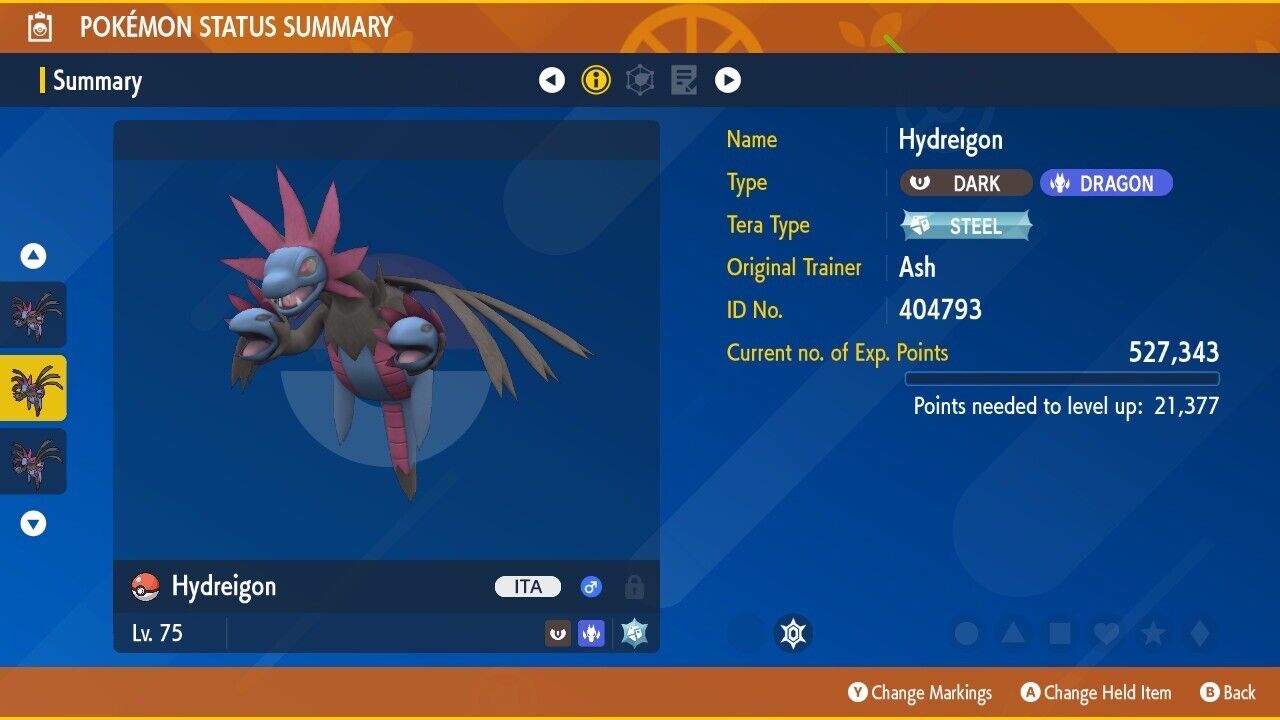Select the top Hydreigon party thumbnail
Viewport: 1280px width, 720px height.
34,314
